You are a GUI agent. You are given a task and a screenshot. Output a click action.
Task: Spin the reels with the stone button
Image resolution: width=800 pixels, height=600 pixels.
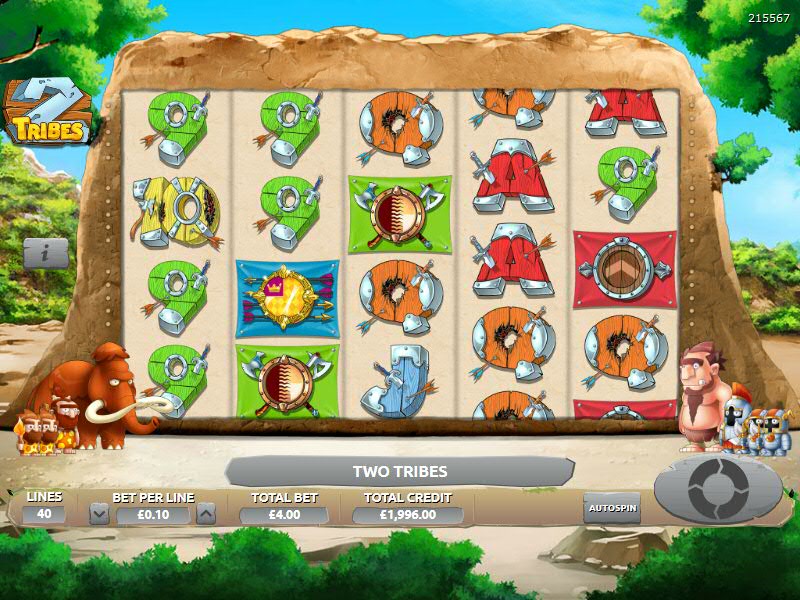tap(718, 489)
